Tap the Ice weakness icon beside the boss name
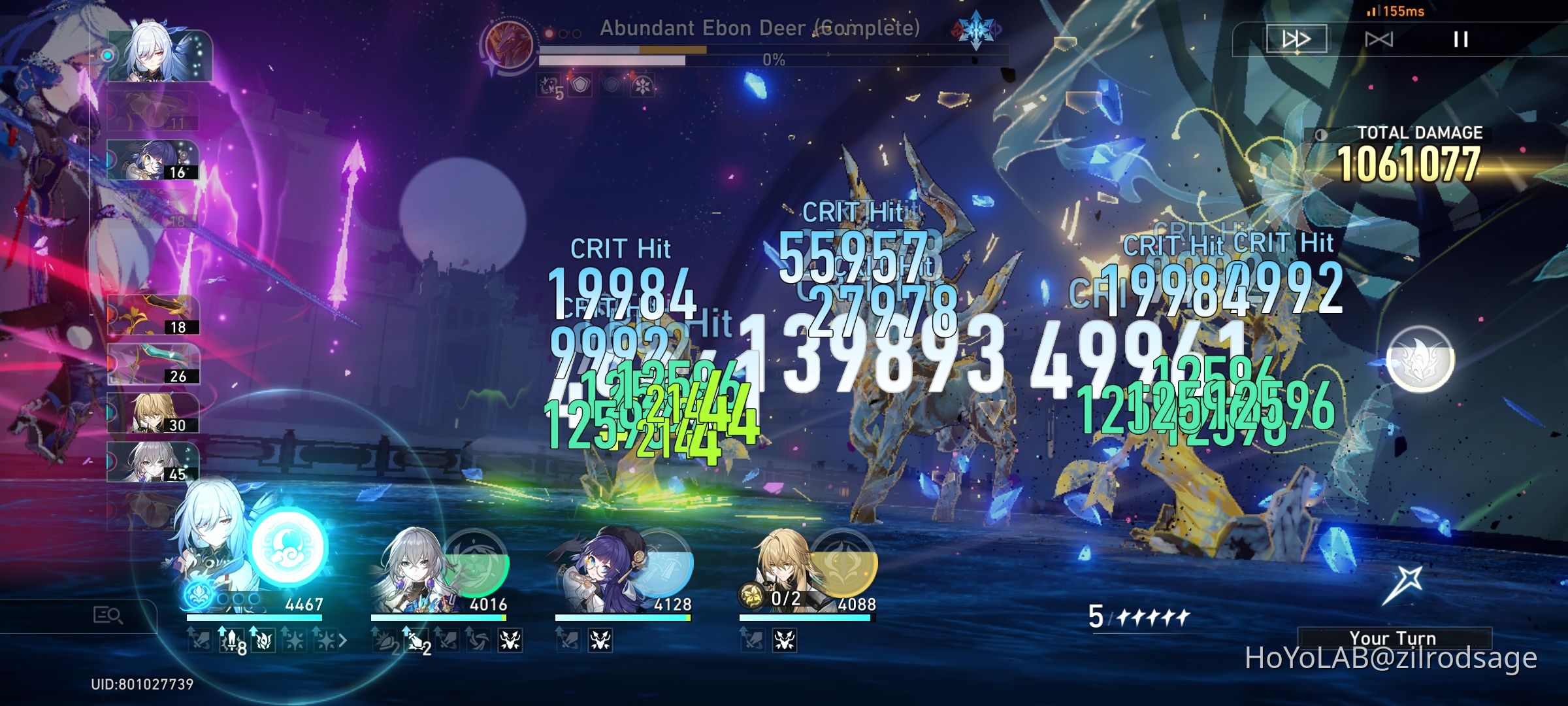This screenshot has width=1568, height=706. click(x=975, y=30)
